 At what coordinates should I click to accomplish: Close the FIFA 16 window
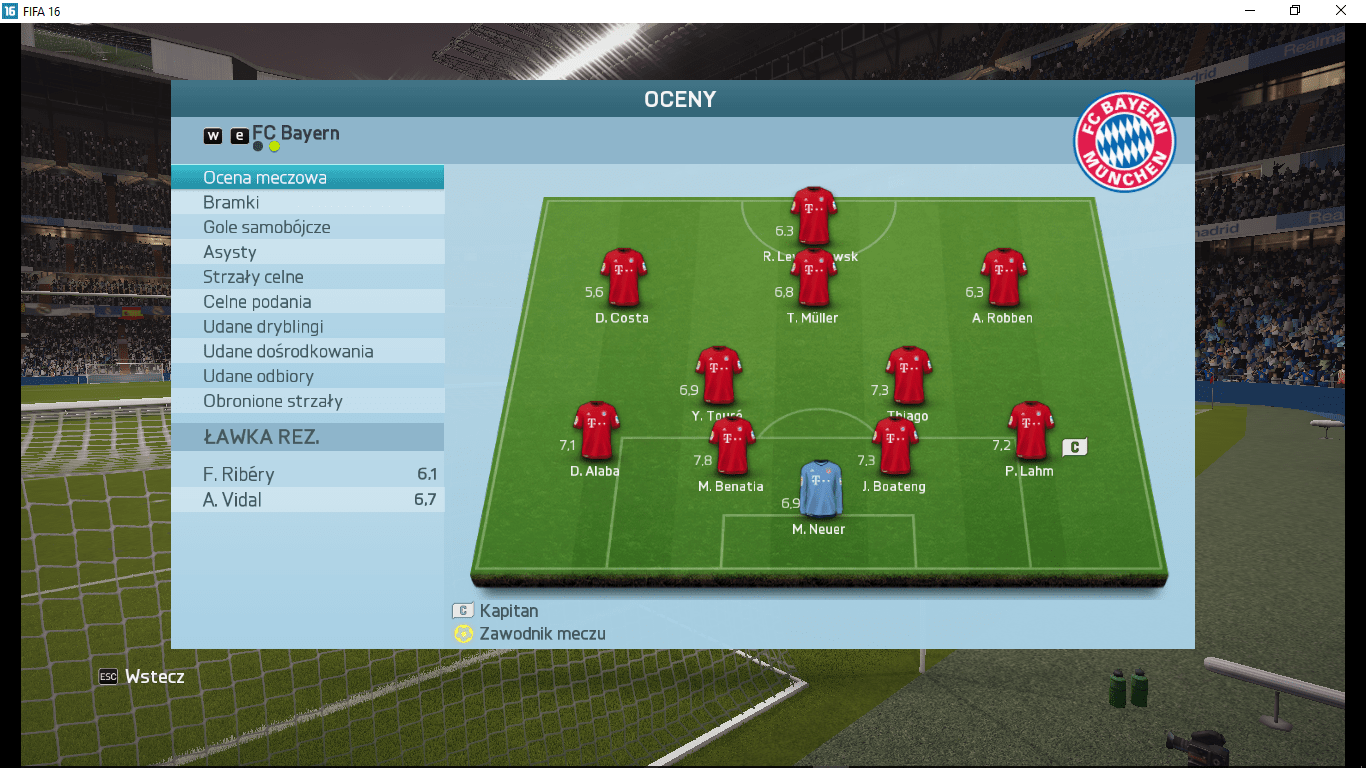coord(1341,11)
